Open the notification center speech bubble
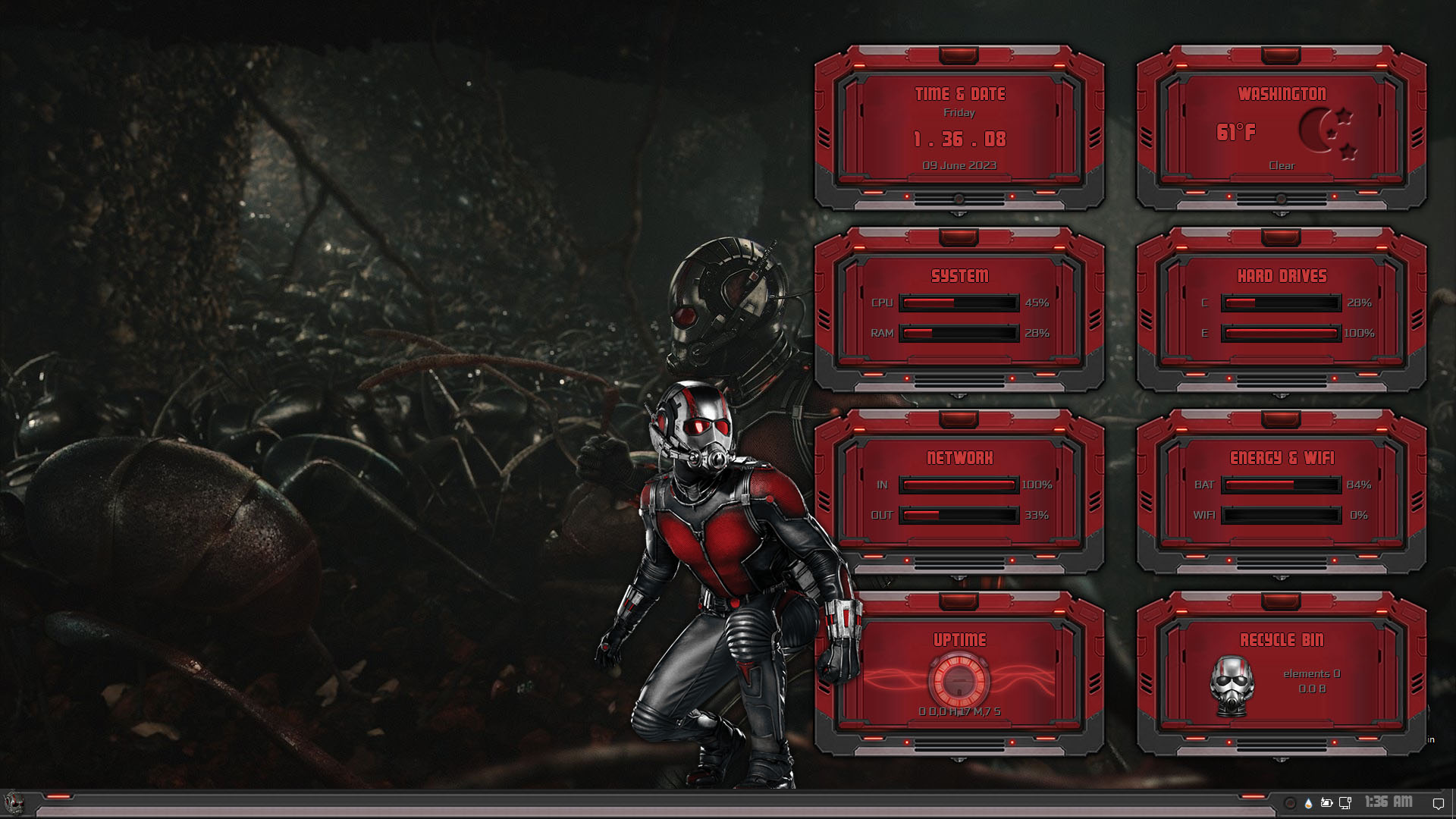This screenshot has height=819, width=1456. click(1438, 803)
